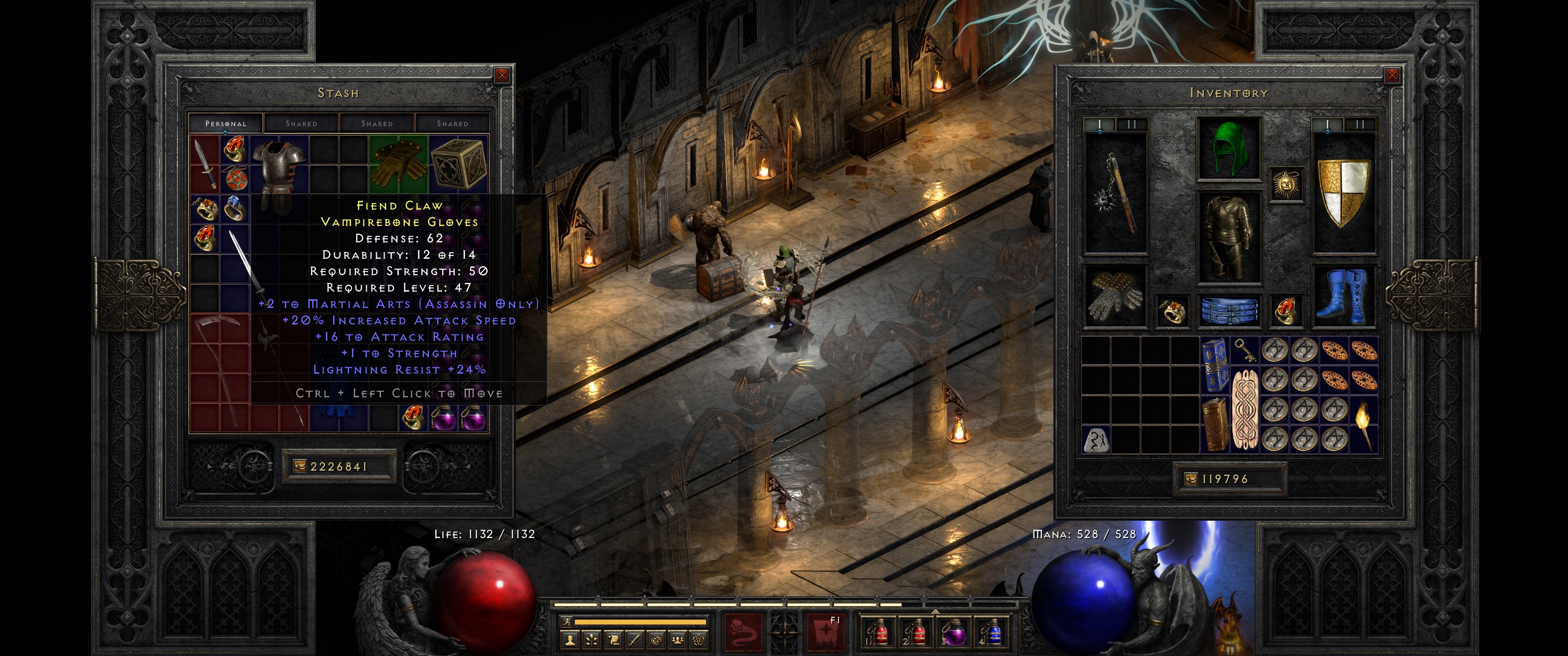The width and height of the screenshot is (1568, 656).
Task: Toggle run/walk mode
Action: [567, 622]
